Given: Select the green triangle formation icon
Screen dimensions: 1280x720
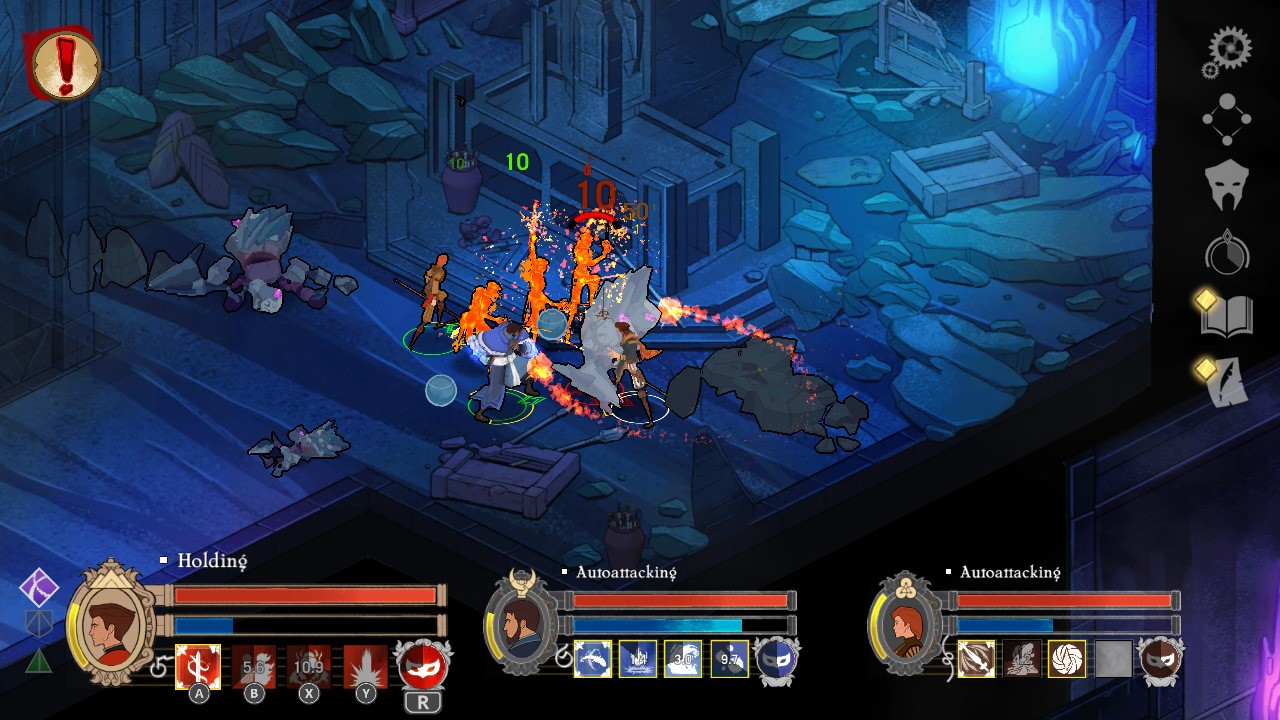Looking at the screenshot, I should (x=38, y=661).
